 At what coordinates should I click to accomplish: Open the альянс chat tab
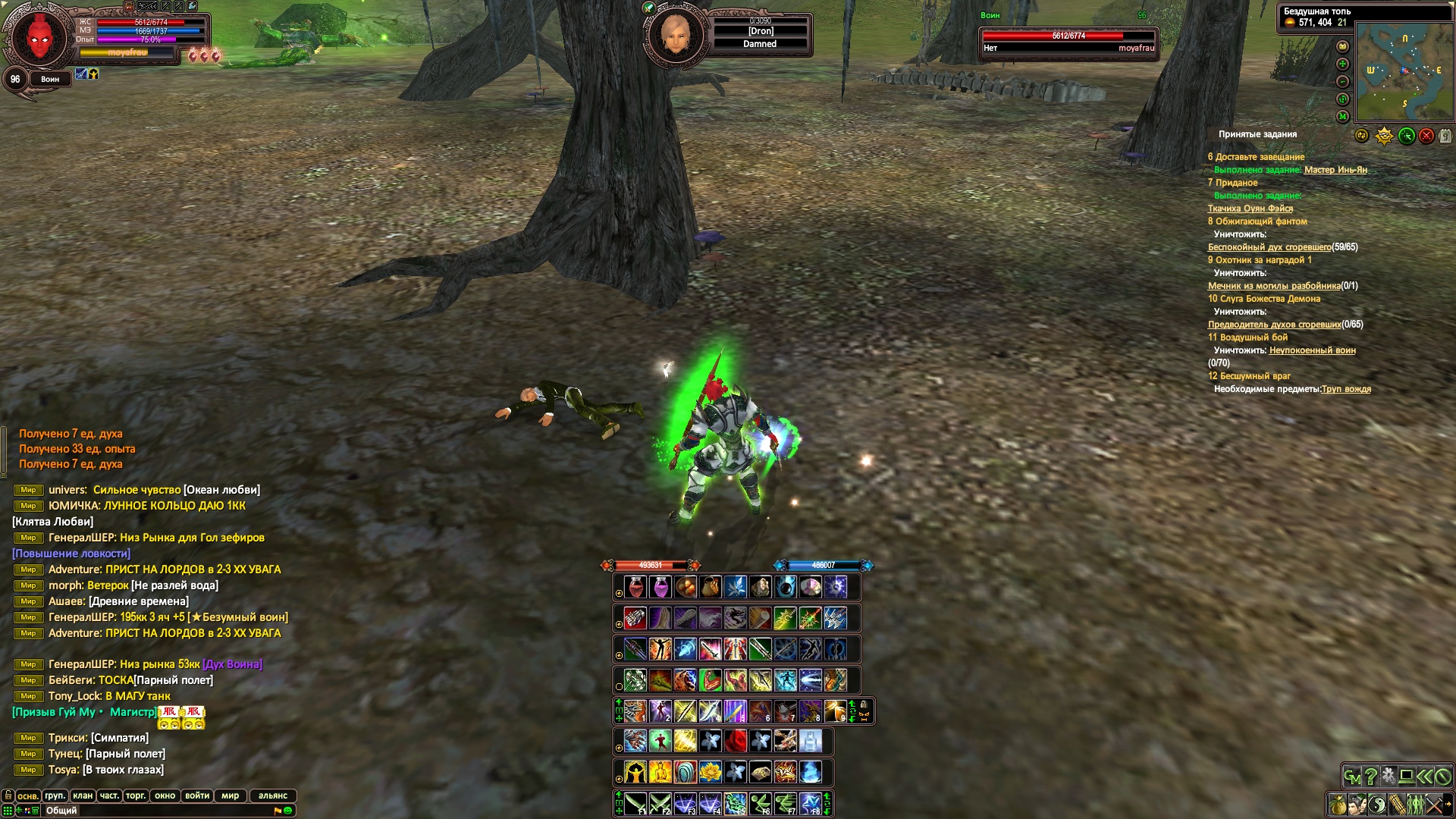(x=273, y=795)
